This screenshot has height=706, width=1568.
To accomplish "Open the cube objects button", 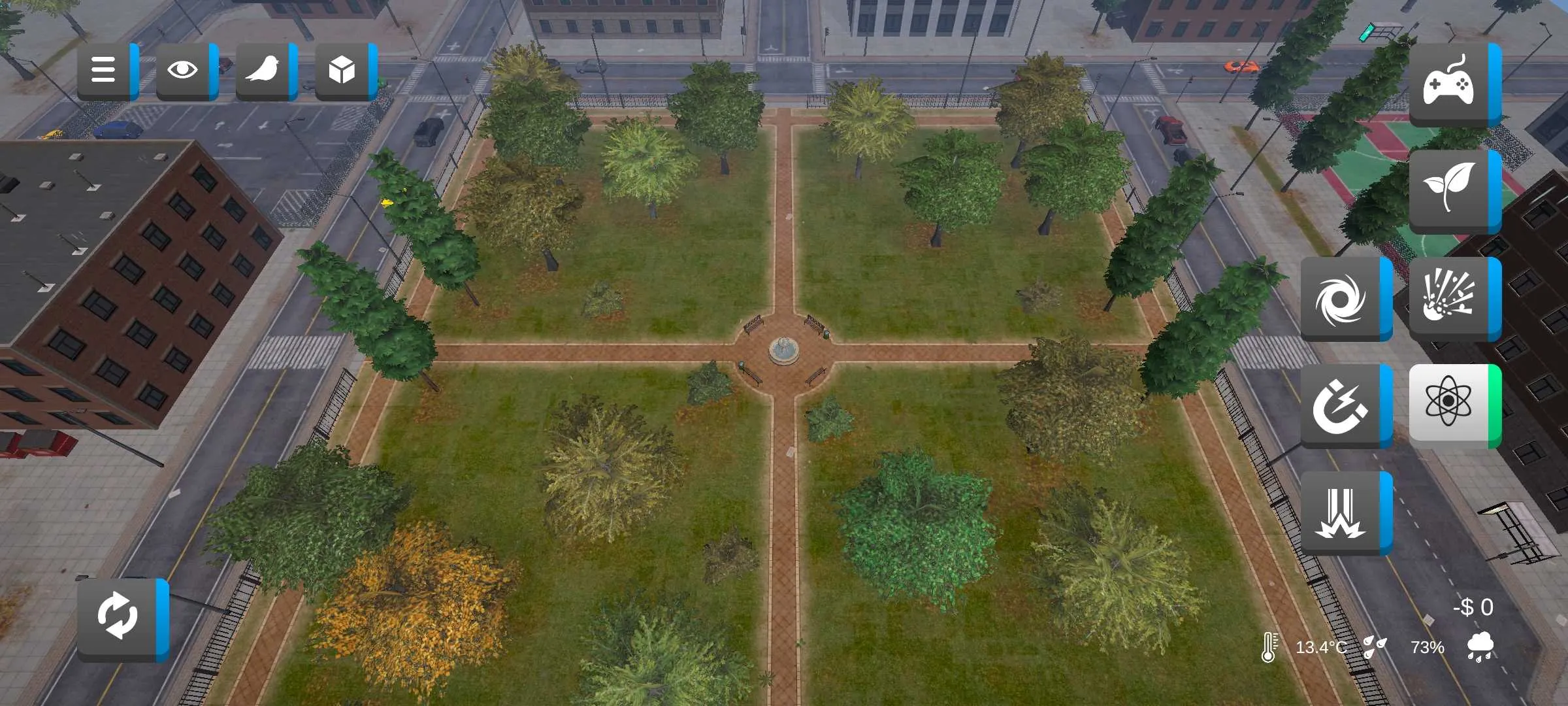I will coord(342,71).
